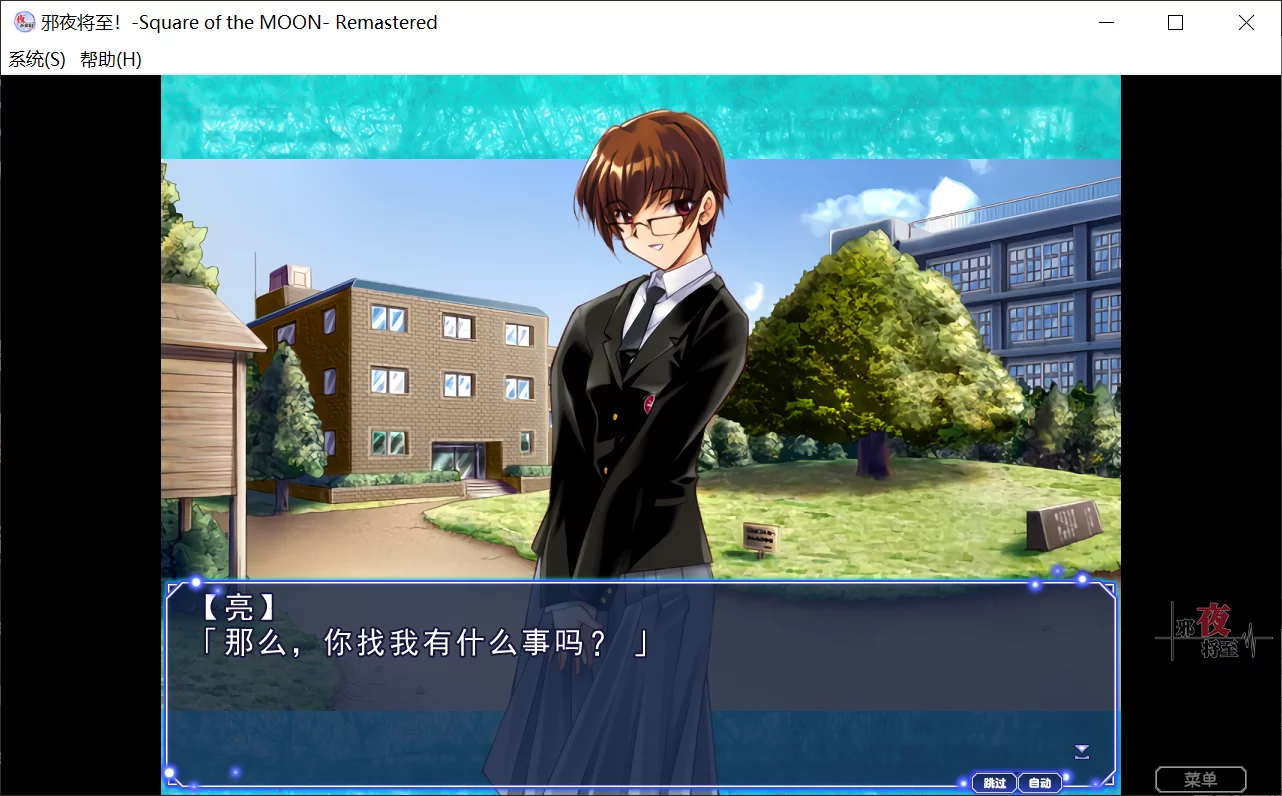The height and width of the screenshot is (796, 1282).
Task: Click the speaker name 【亮】
Action: click(x=237, y=609)
